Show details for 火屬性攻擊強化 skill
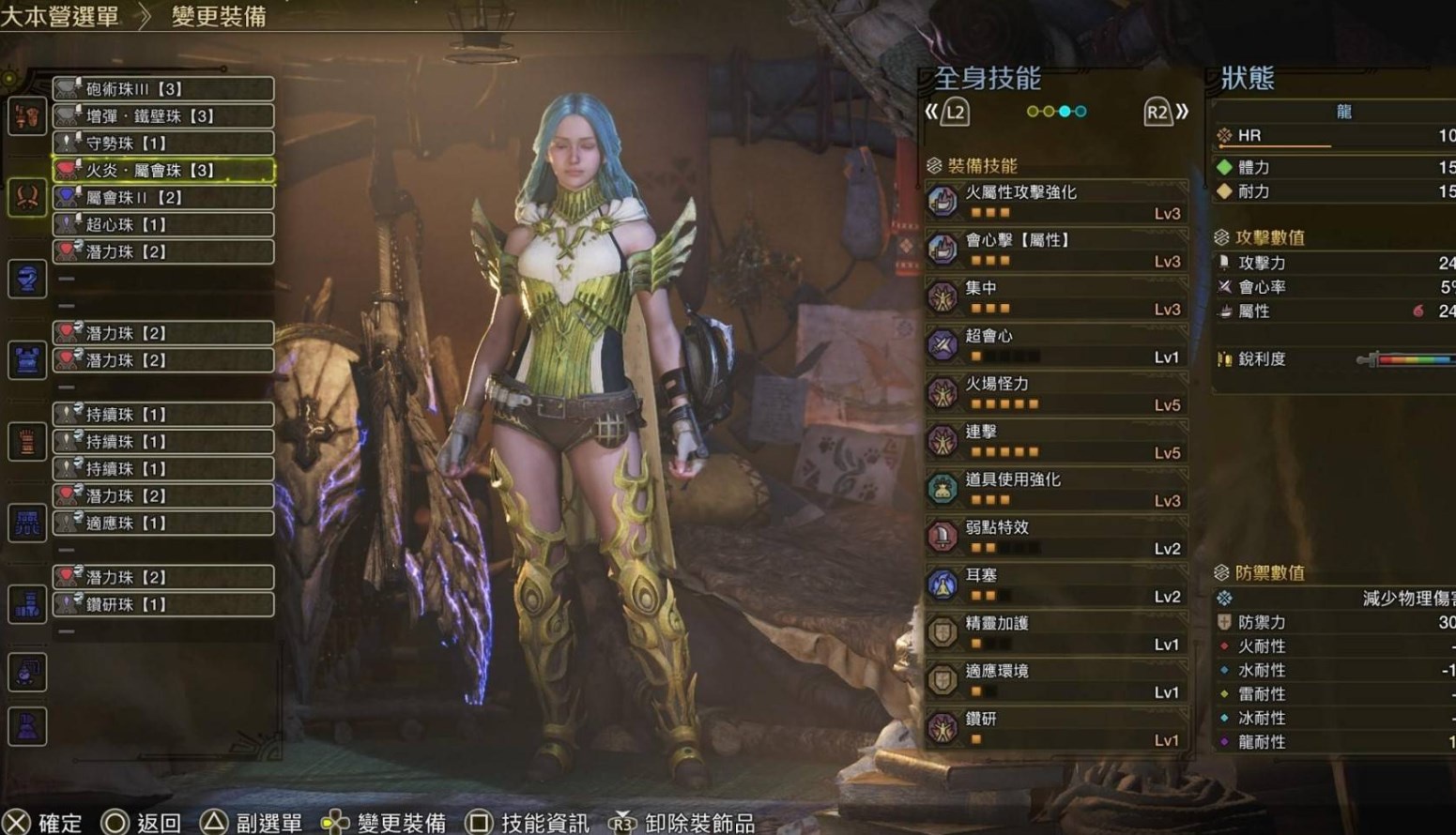The height and width of the screenshot is (835, 1456). pos(1057,201)
